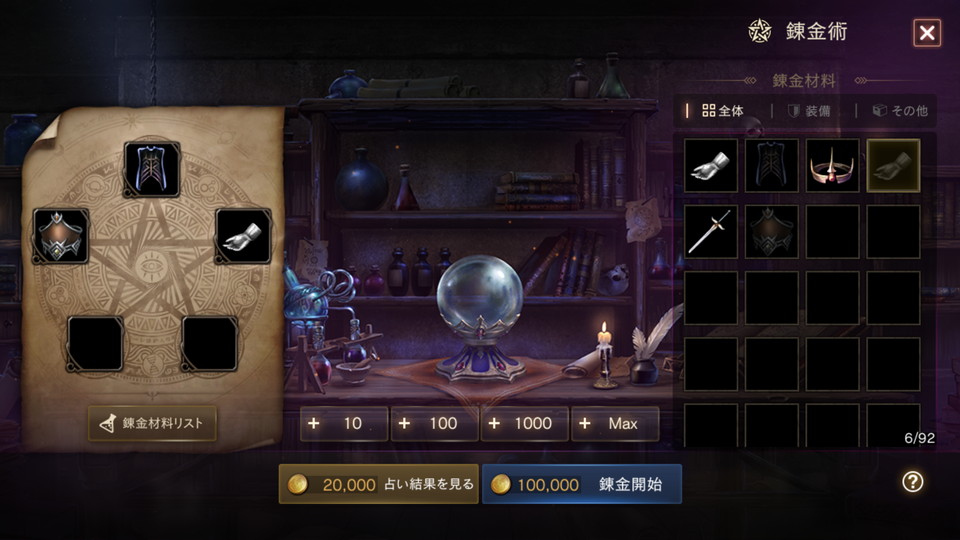Add 100 gold with the +100 button
The height and width of the screenshot is (540, 960).
[x=434, y=423]
